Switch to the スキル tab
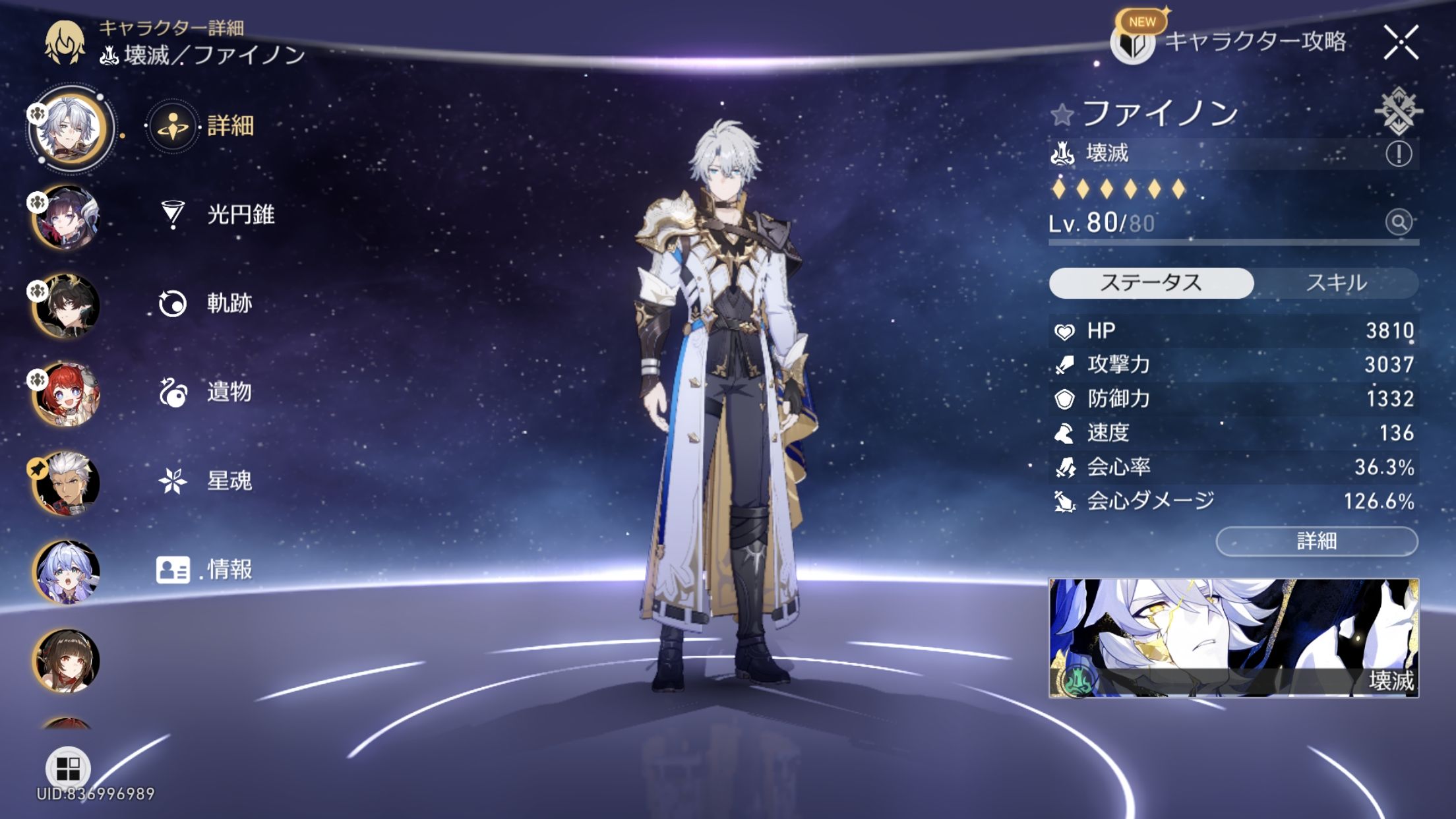Image resolution: width=1456 pixels, height=819 pixels. click(1336, 283)
